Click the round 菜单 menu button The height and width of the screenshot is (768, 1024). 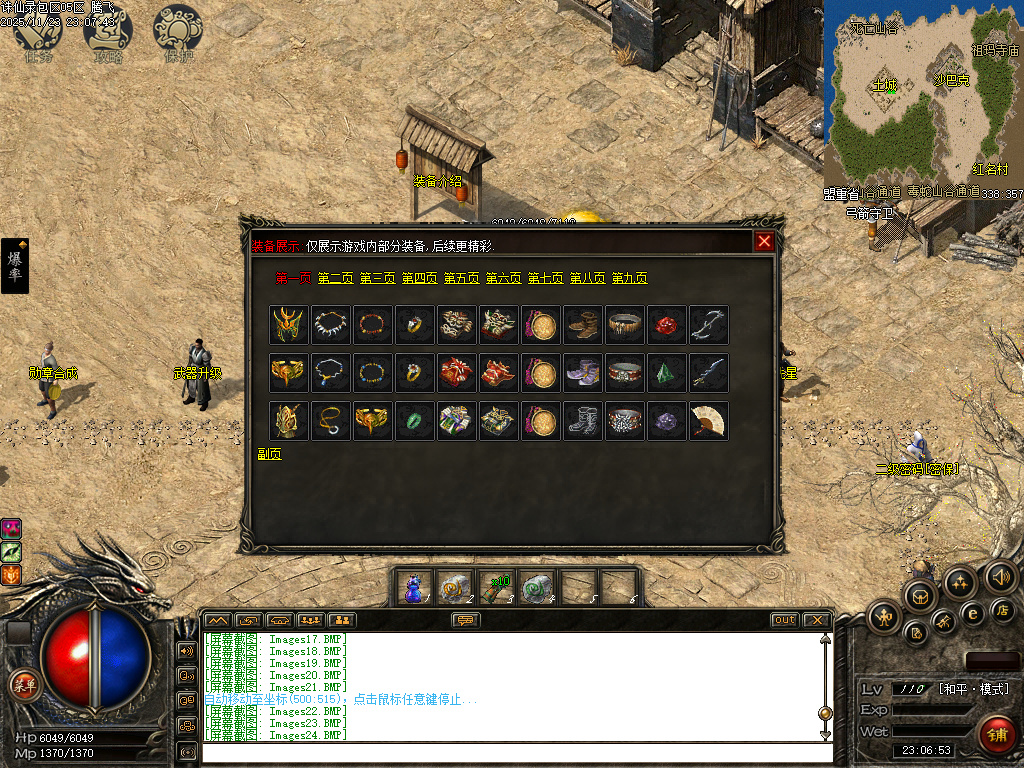[x=23, y=685]
